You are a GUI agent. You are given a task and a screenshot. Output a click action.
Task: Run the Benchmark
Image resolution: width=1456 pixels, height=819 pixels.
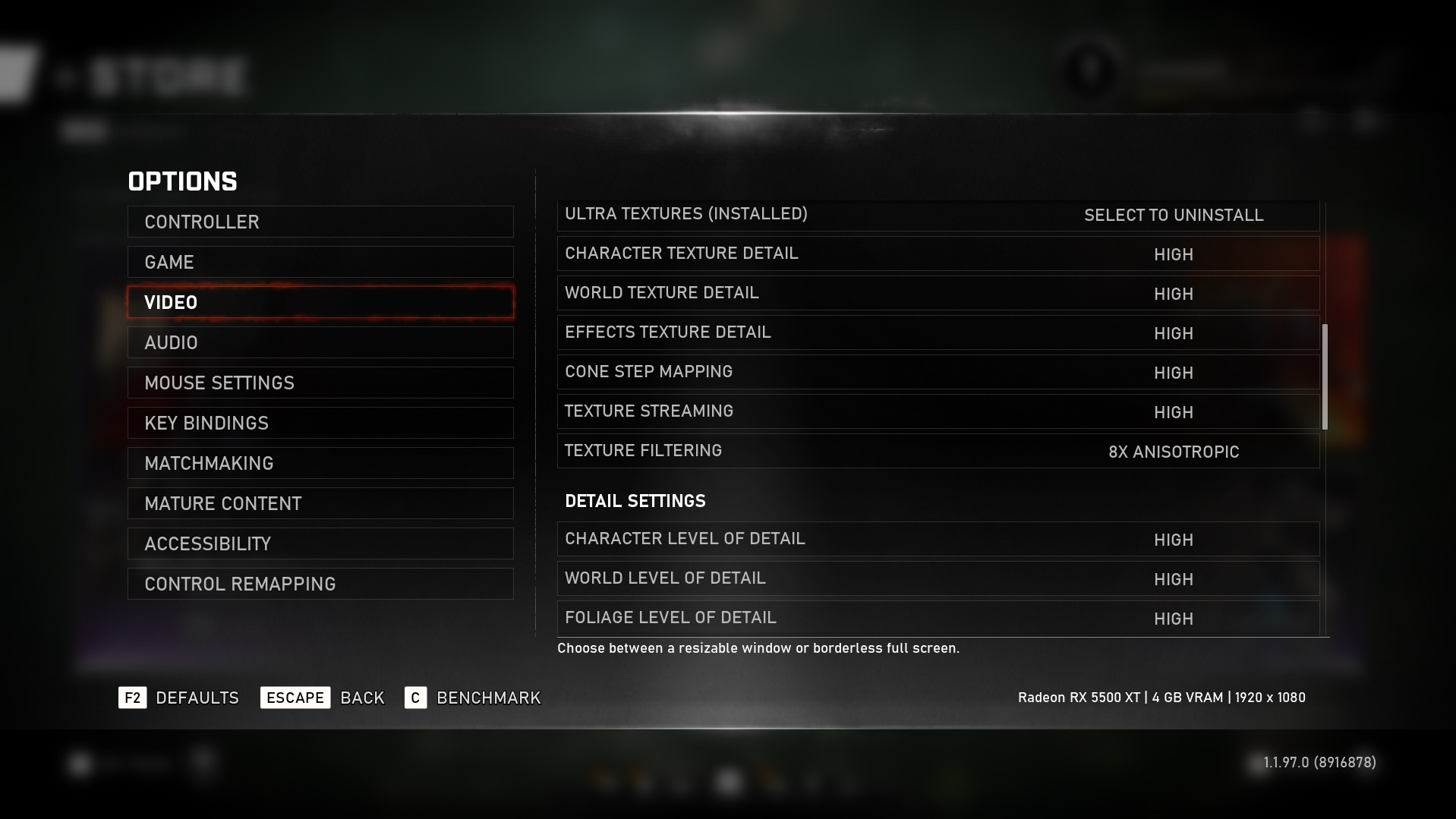click(473, 698)
